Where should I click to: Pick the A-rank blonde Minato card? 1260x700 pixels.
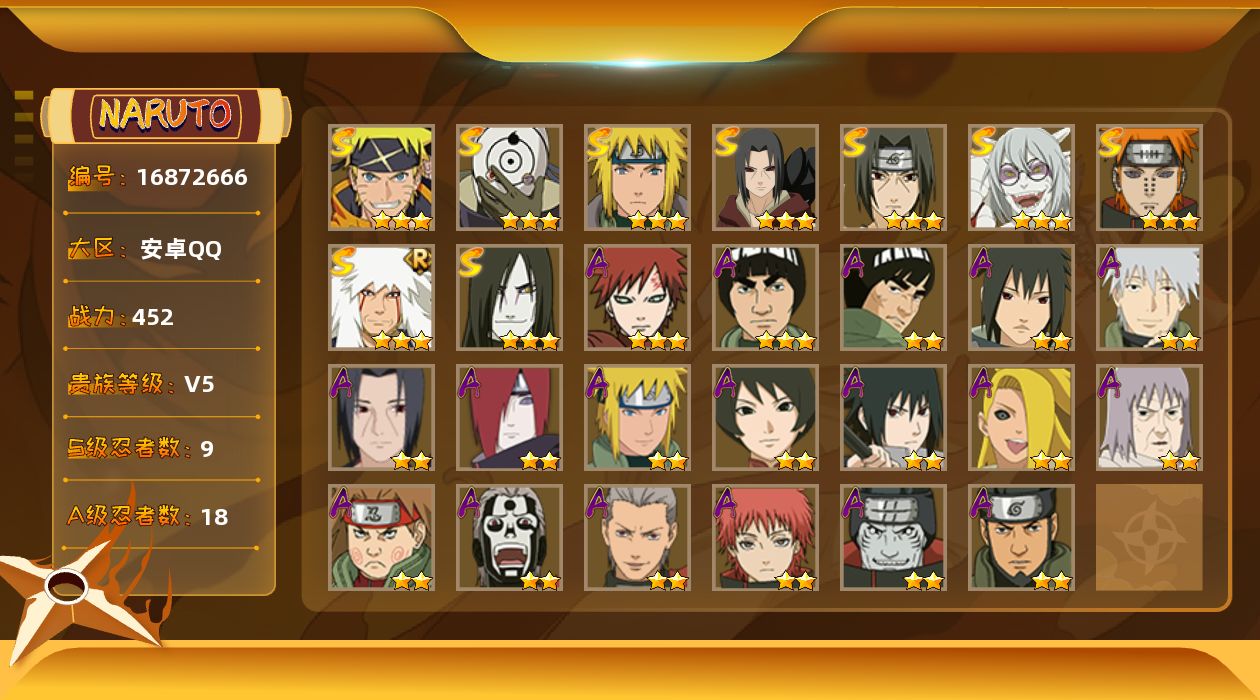[637, 417]
